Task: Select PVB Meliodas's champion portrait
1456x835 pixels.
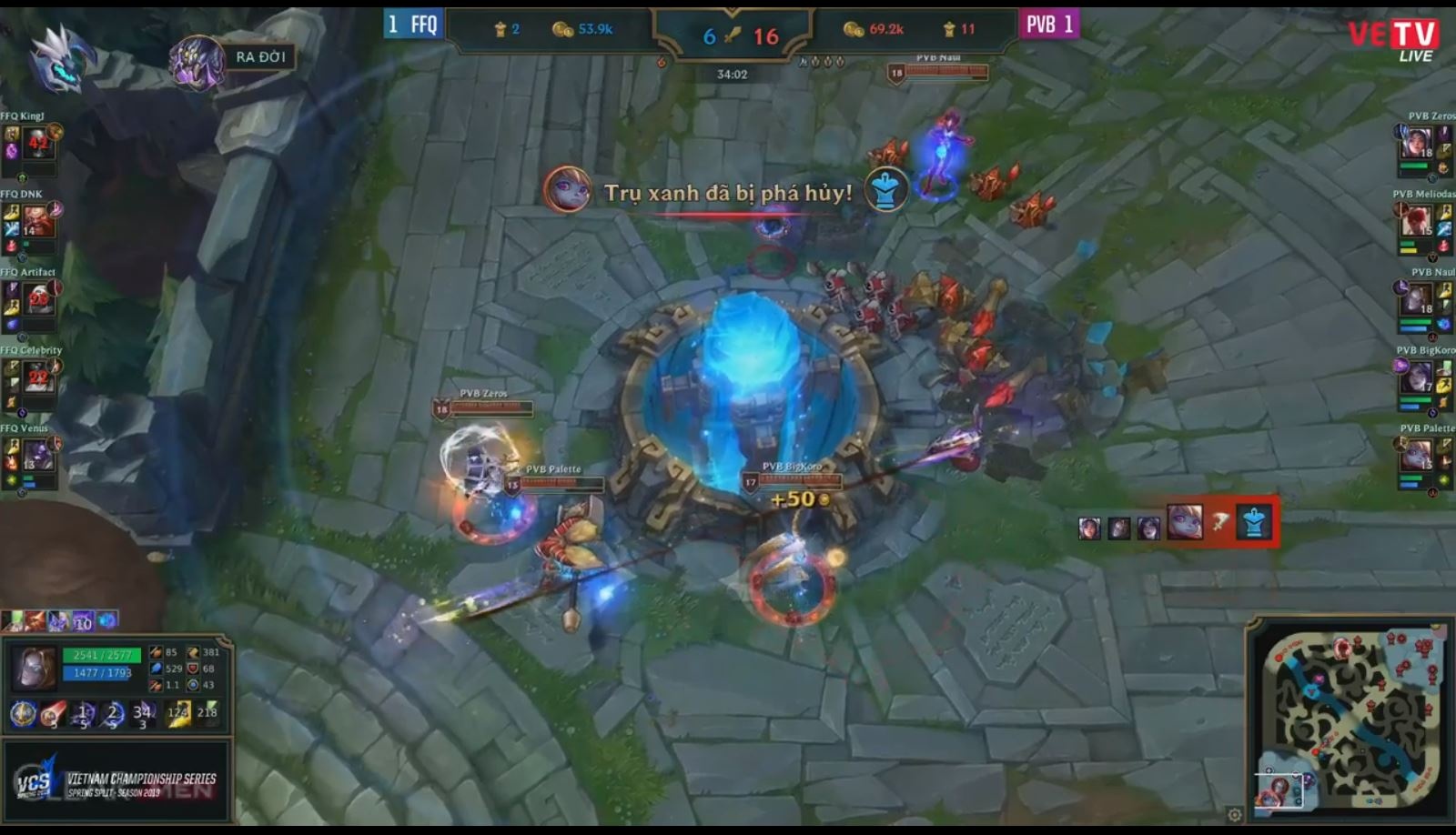Action: 1418,221
